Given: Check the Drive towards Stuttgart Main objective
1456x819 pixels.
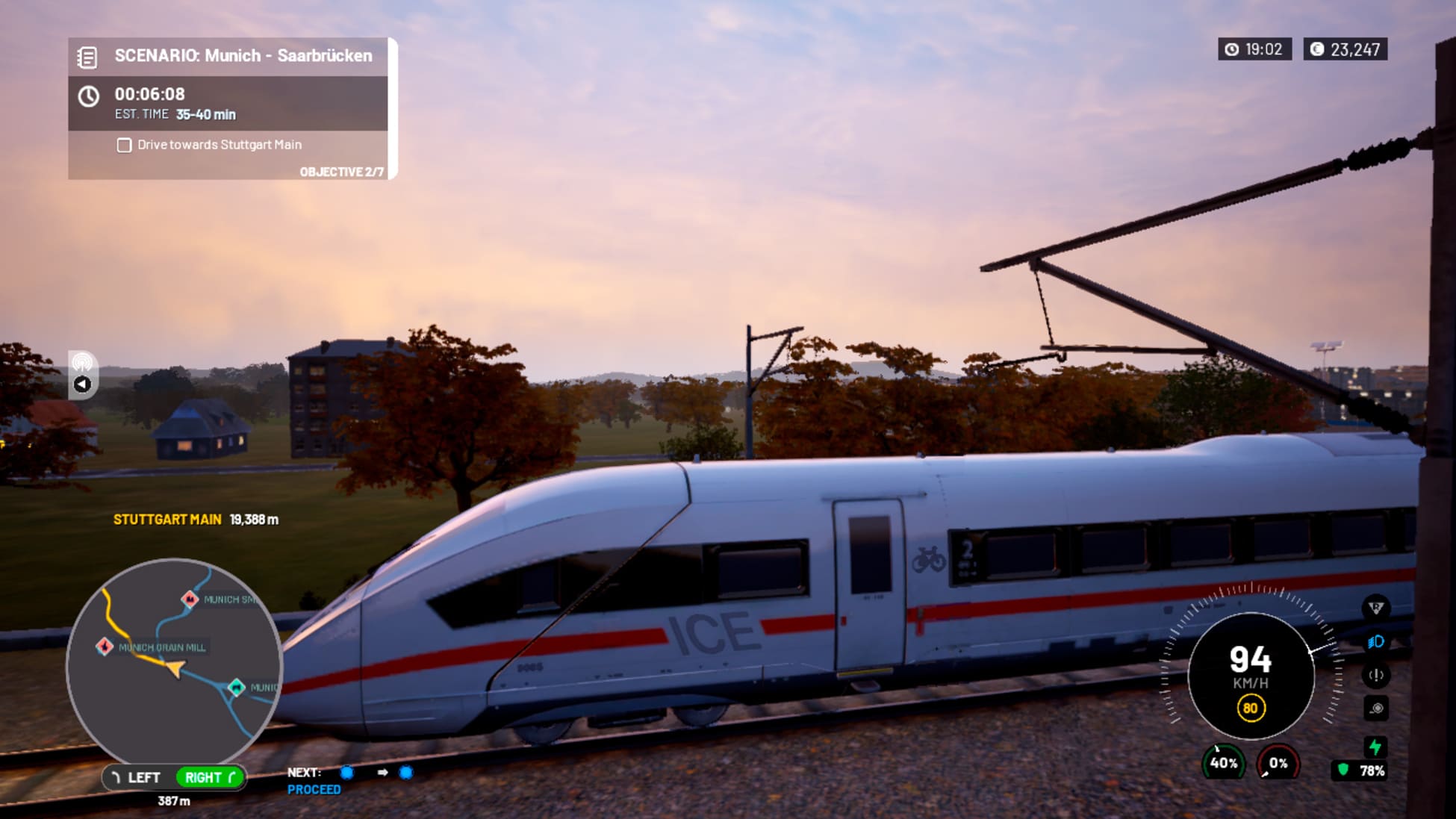Looking at the screenshot, I should [123, 145].
